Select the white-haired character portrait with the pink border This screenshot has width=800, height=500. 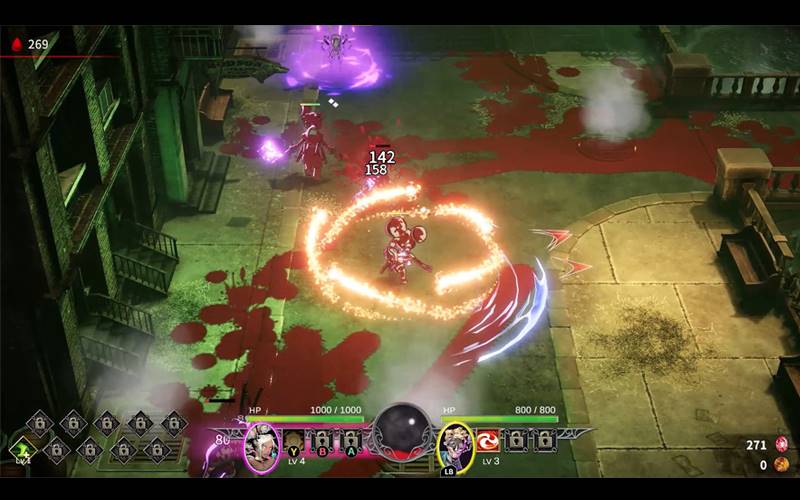tap(262, 445)
